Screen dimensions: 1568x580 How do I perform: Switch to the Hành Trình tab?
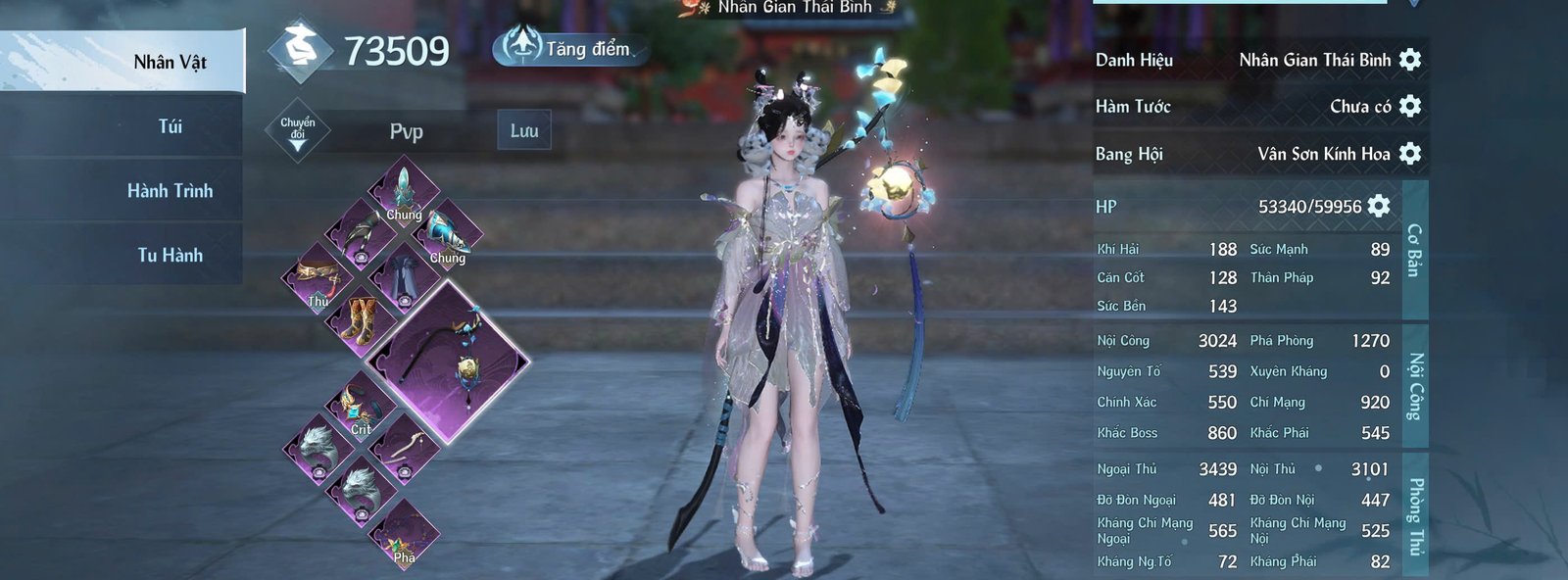tap(170, 191)
